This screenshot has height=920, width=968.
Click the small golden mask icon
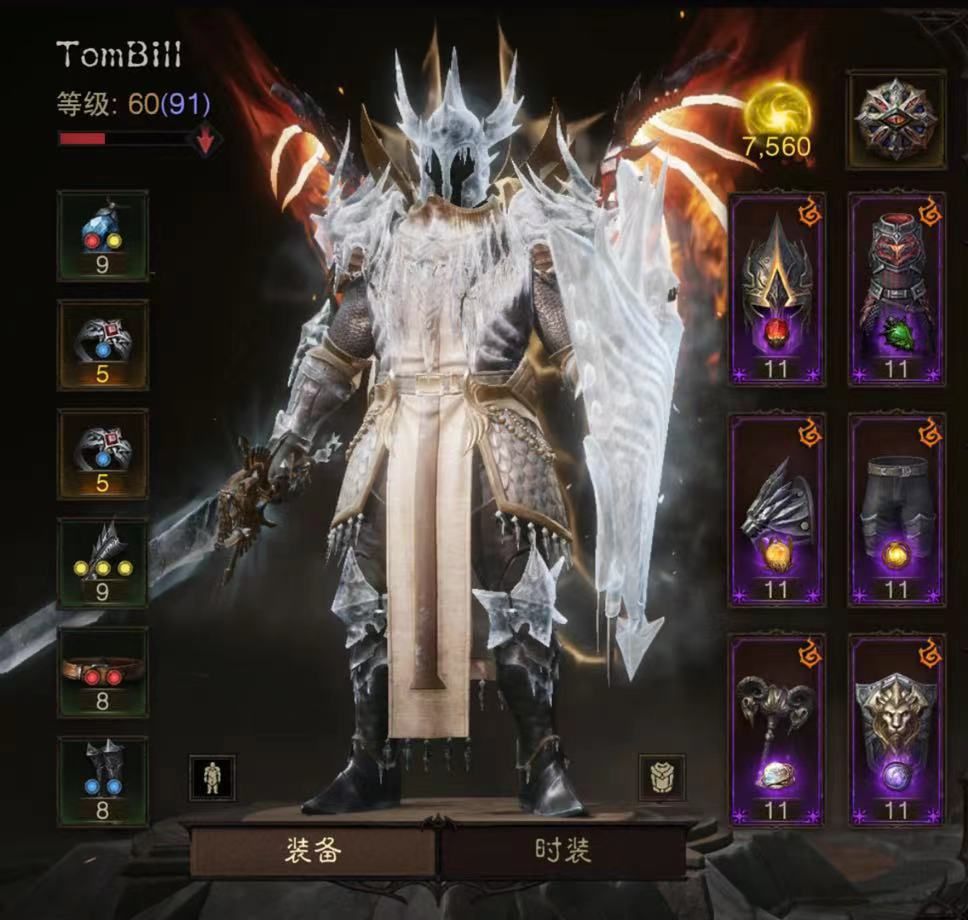tap(662, 777)
